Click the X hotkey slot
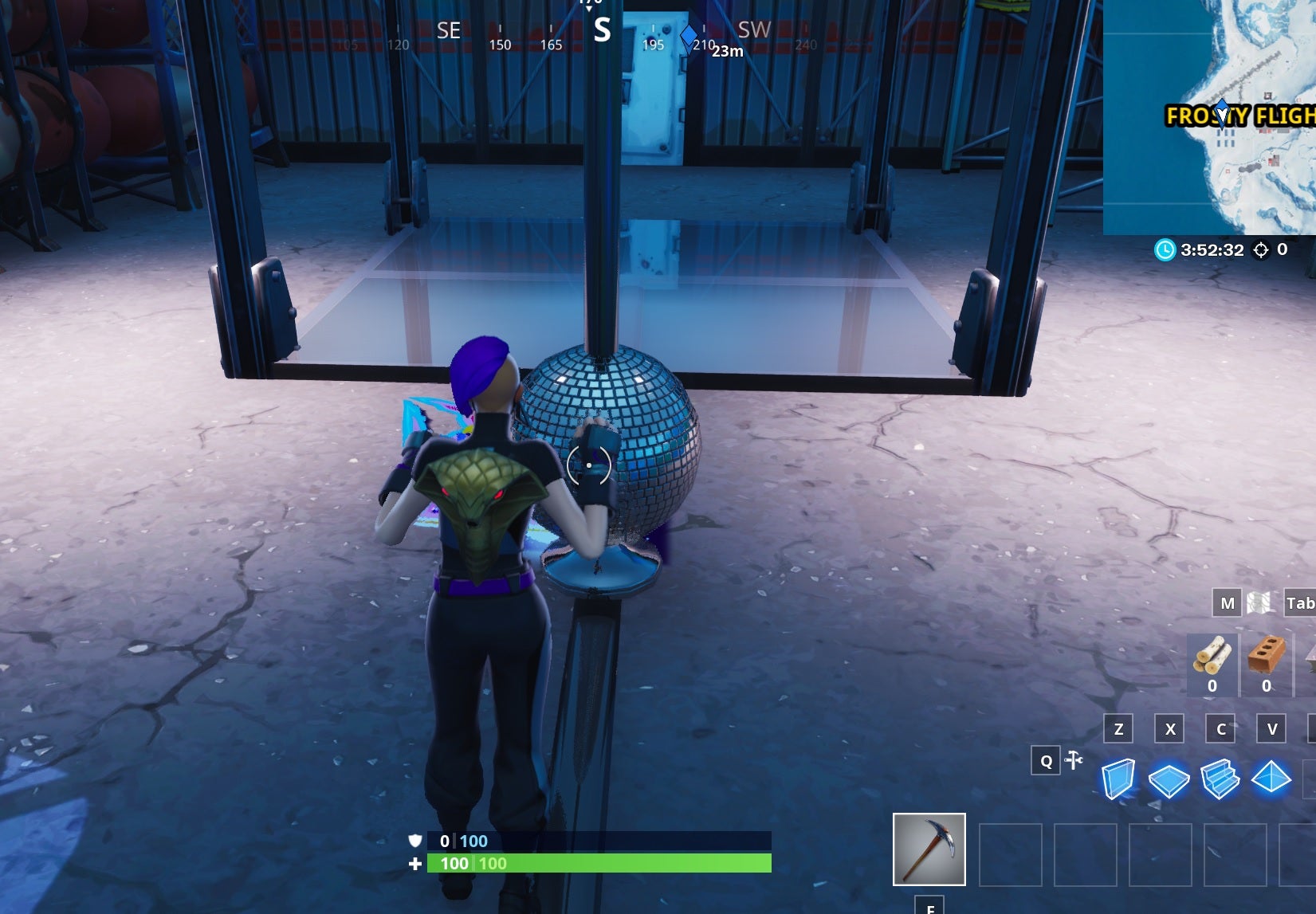1316x914 pixels. click(x=1169, y=728)
